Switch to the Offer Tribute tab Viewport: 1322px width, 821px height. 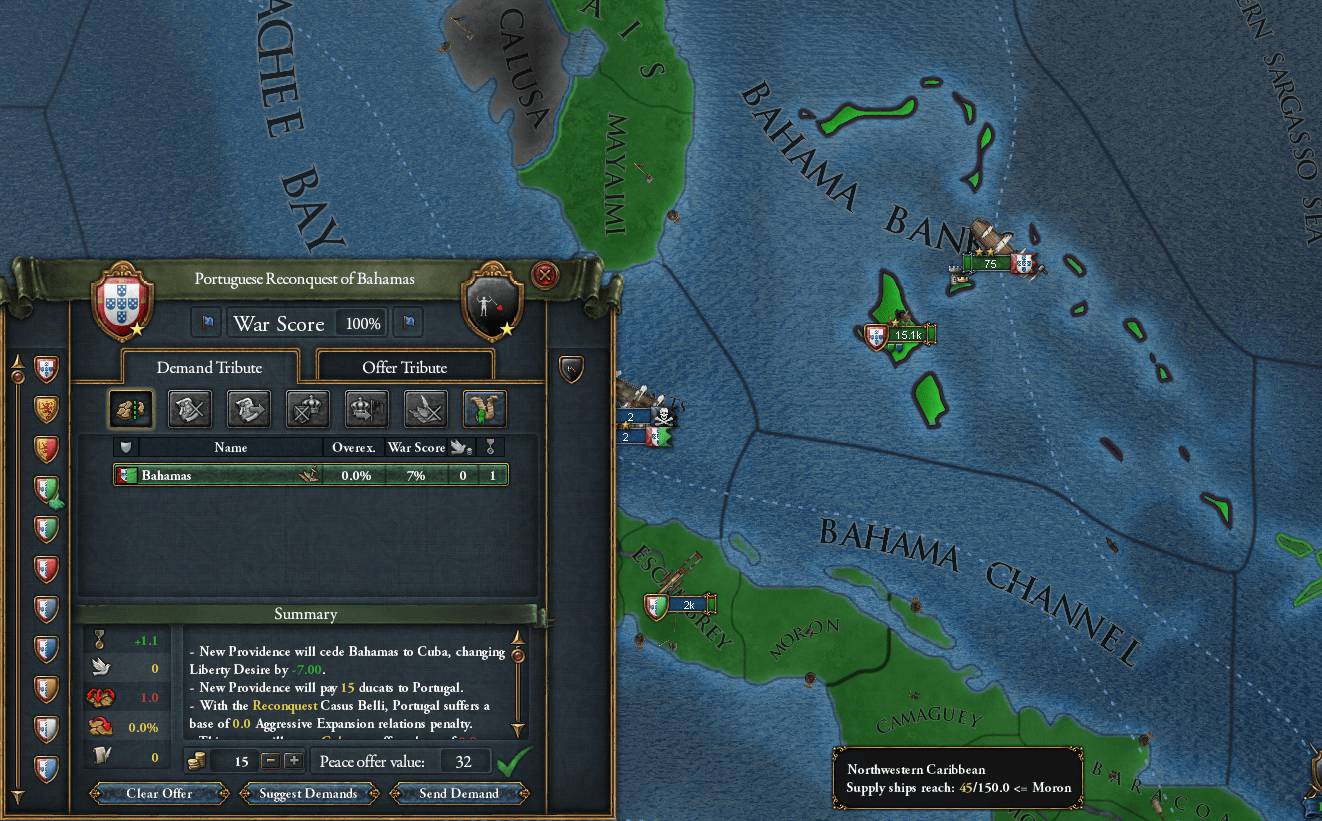[x=404, y=367]
